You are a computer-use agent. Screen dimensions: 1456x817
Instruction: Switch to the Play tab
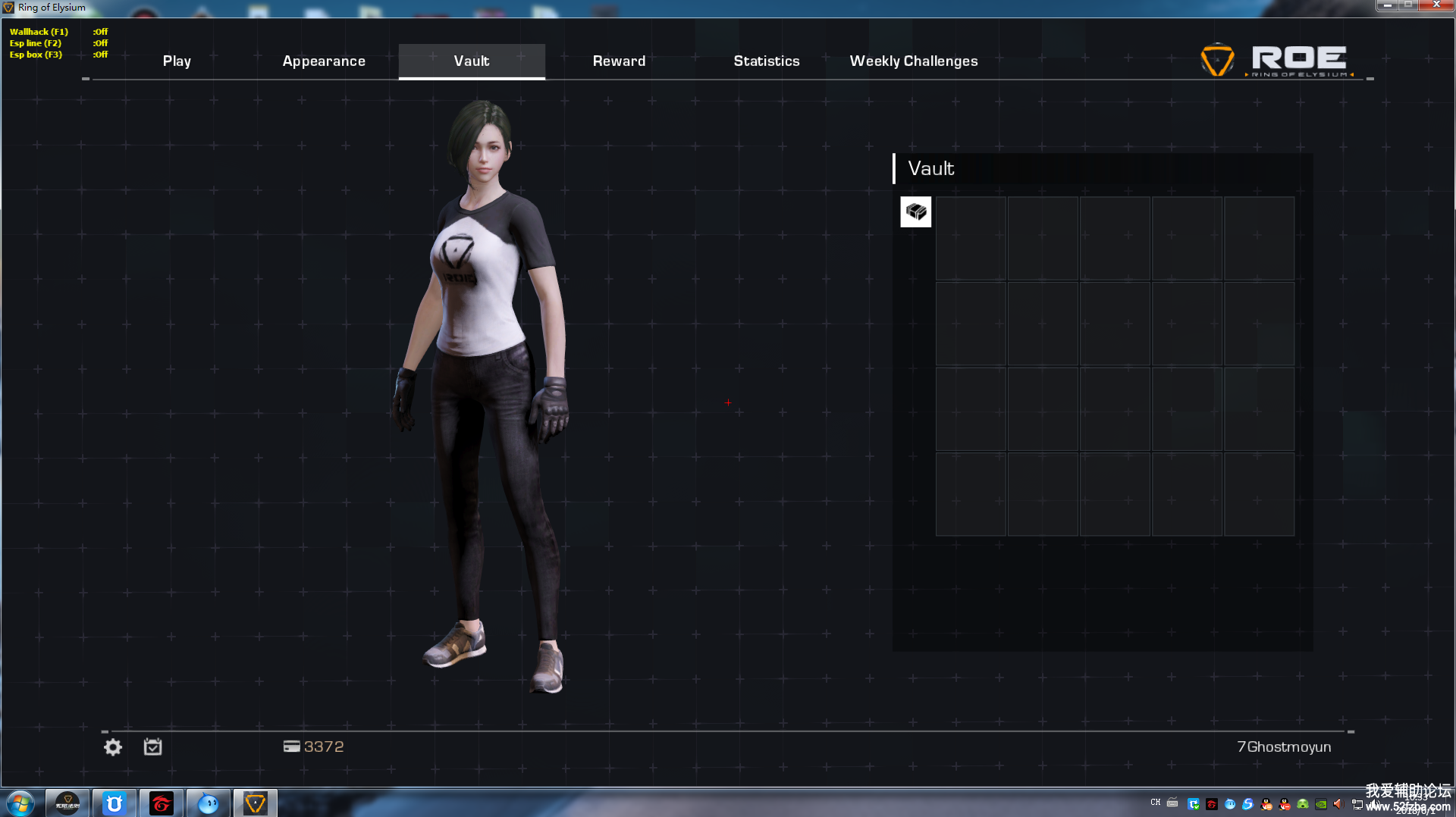[x=177, y=61]
